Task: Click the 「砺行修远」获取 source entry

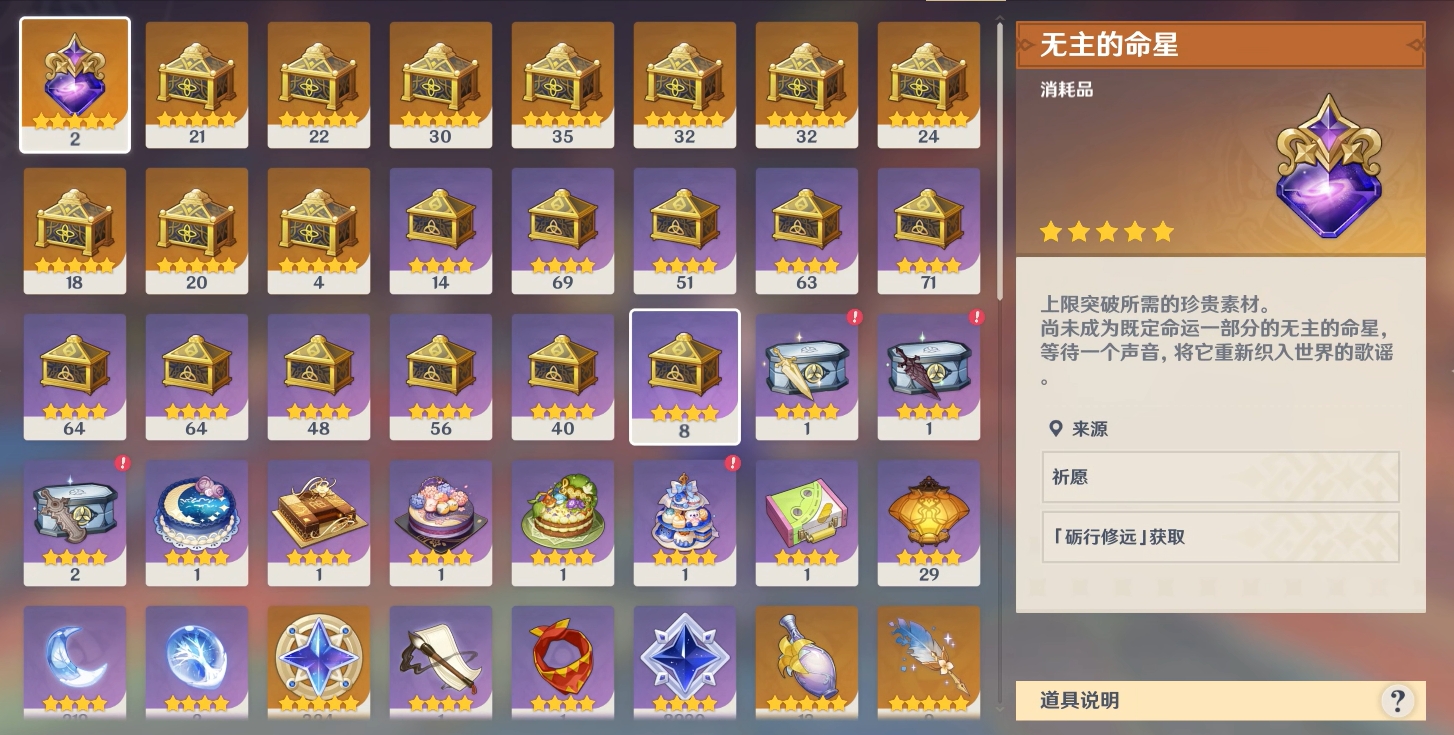Action: click(x=1220, y=537)
